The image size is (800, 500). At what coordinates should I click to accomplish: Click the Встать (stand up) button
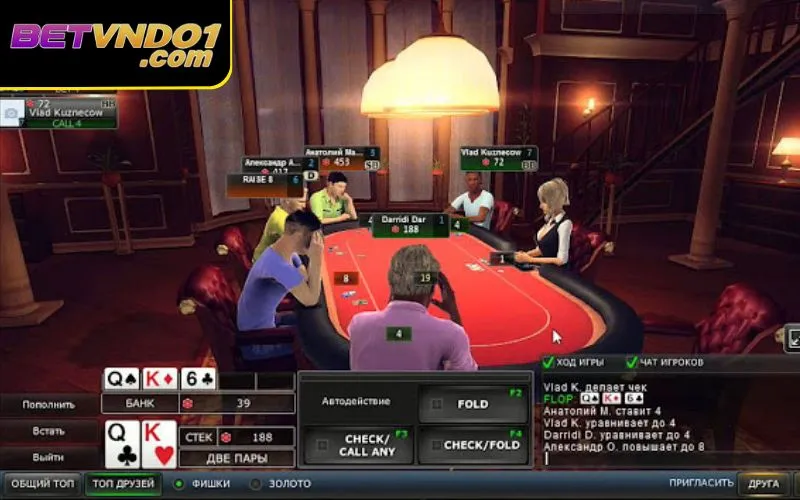pyautogui.click(x=49, y=431)
